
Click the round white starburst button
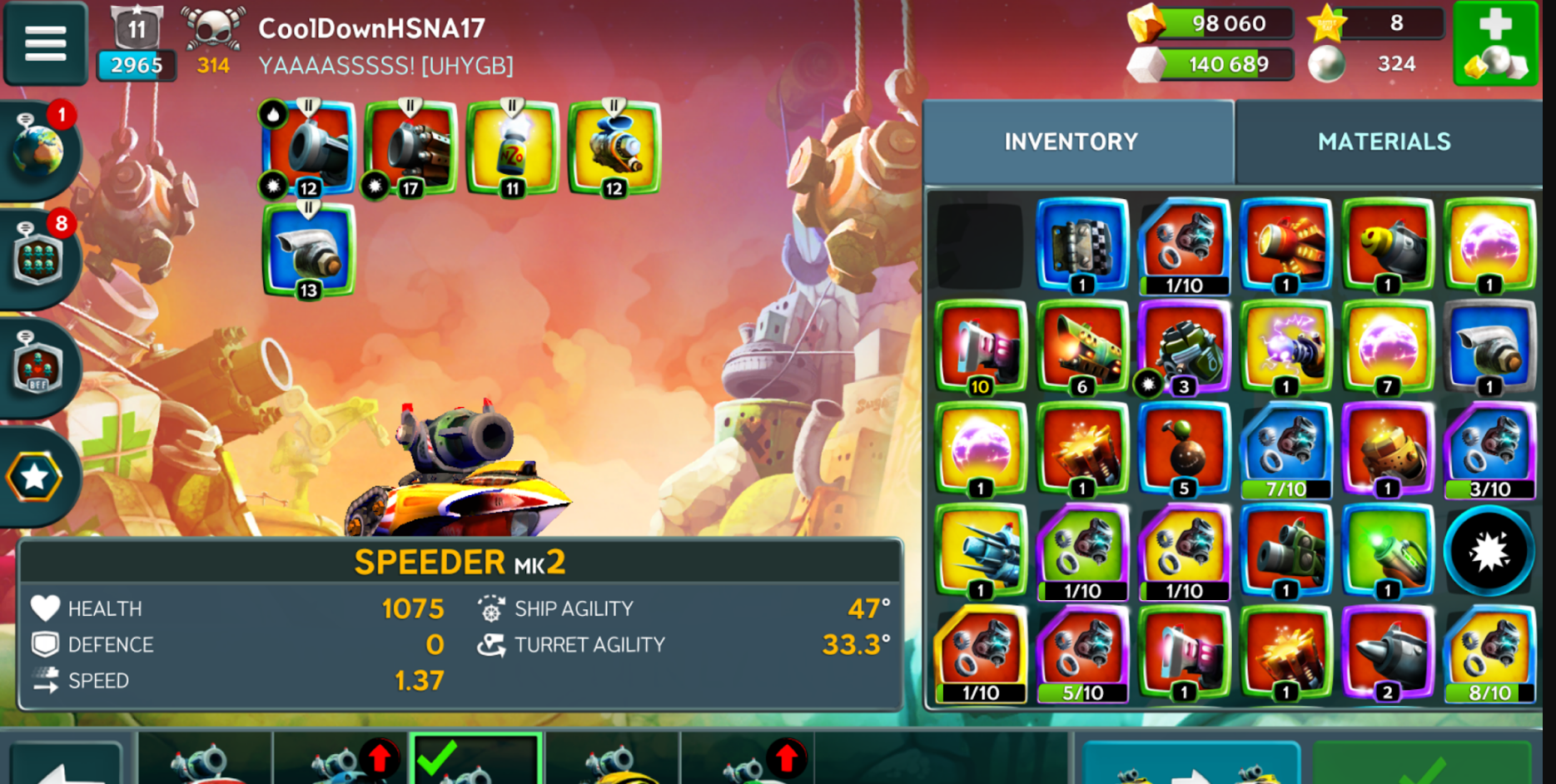click(x=1489, y=551)
